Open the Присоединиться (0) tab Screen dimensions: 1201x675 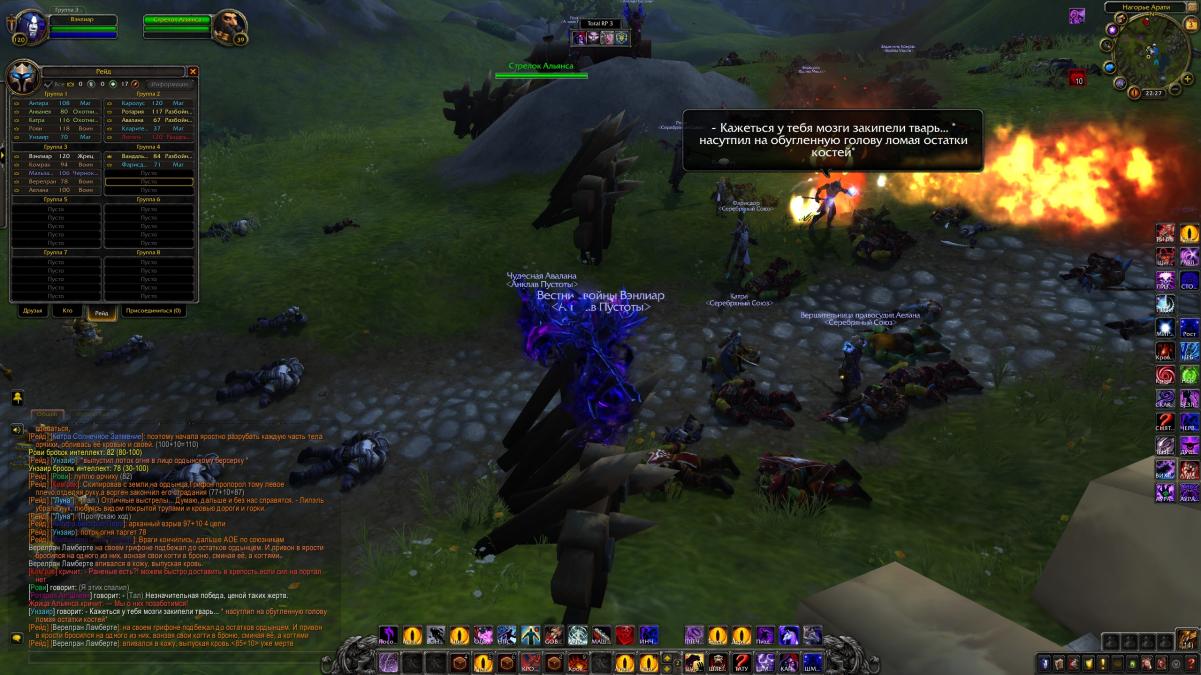tap(152, 311)
